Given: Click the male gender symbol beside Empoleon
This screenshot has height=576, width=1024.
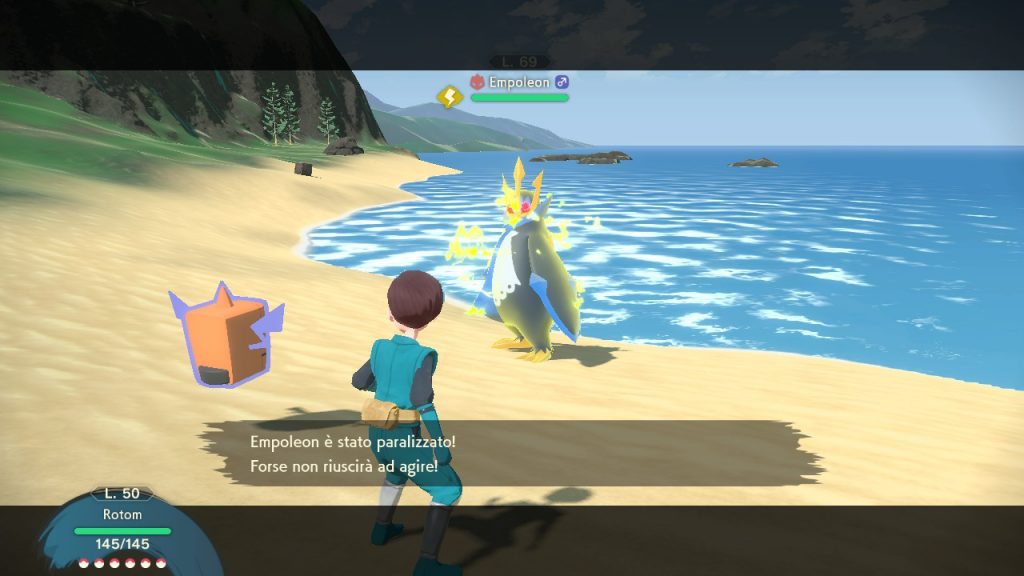Looking at the screenshot, I should [562, 82].
